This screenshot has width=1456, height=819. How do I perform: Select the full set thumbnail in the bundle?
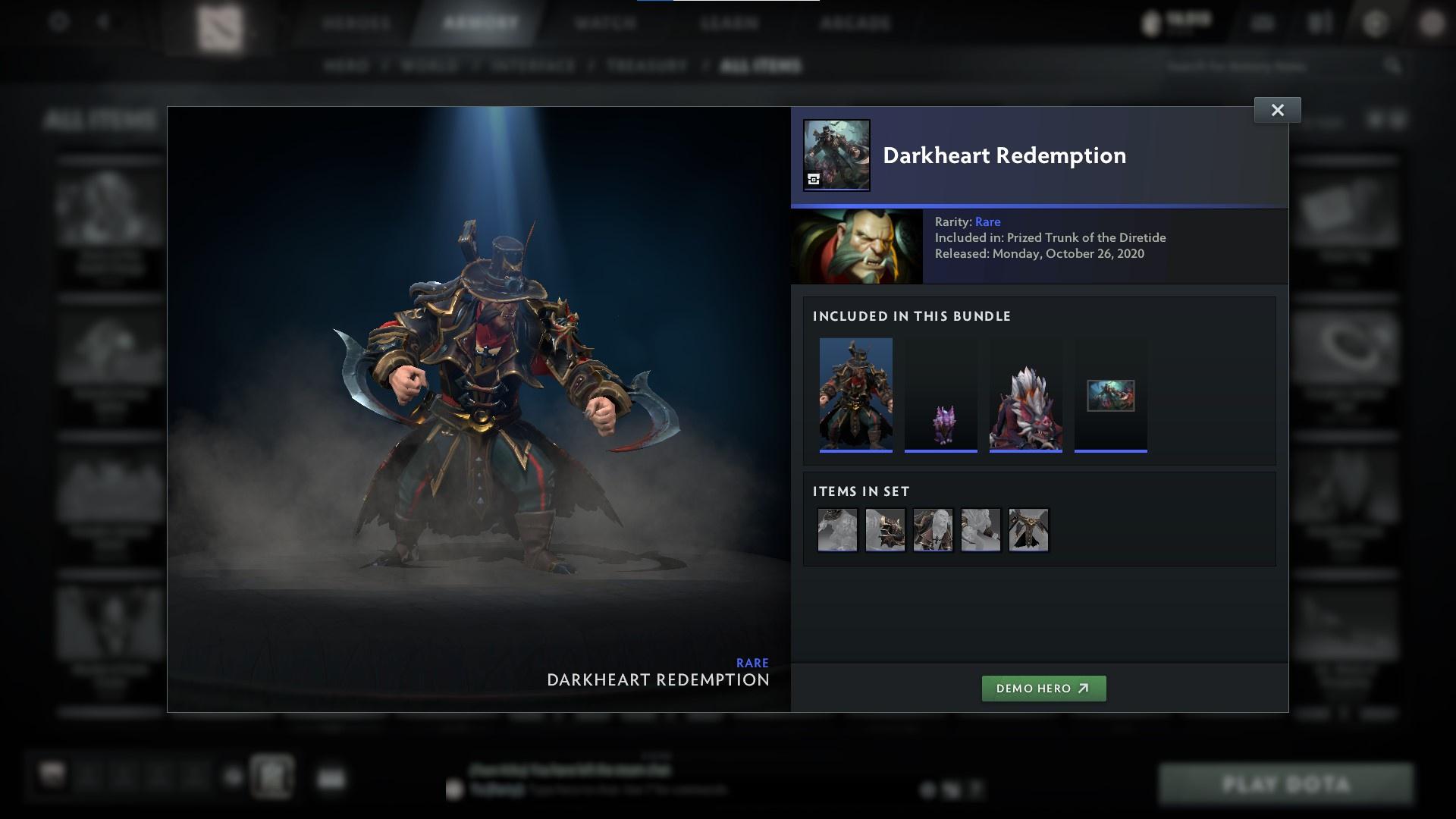coord(856,395)
